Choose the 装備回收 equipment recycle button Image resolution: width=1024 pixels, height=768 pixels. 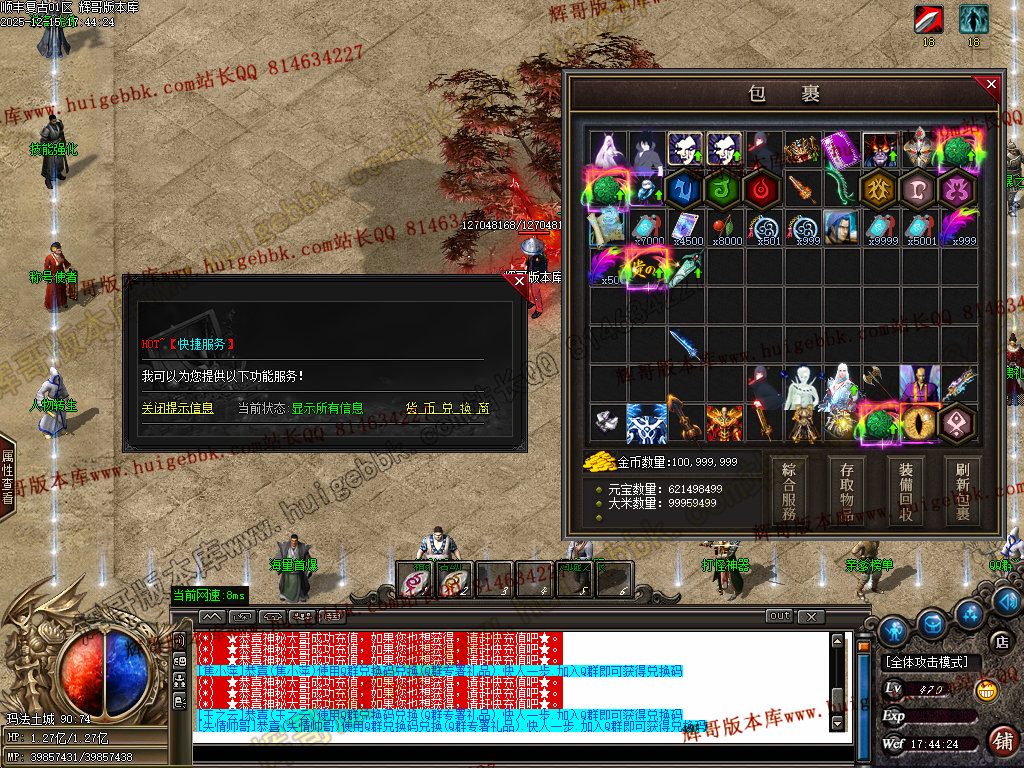click(x=905, y=490)
